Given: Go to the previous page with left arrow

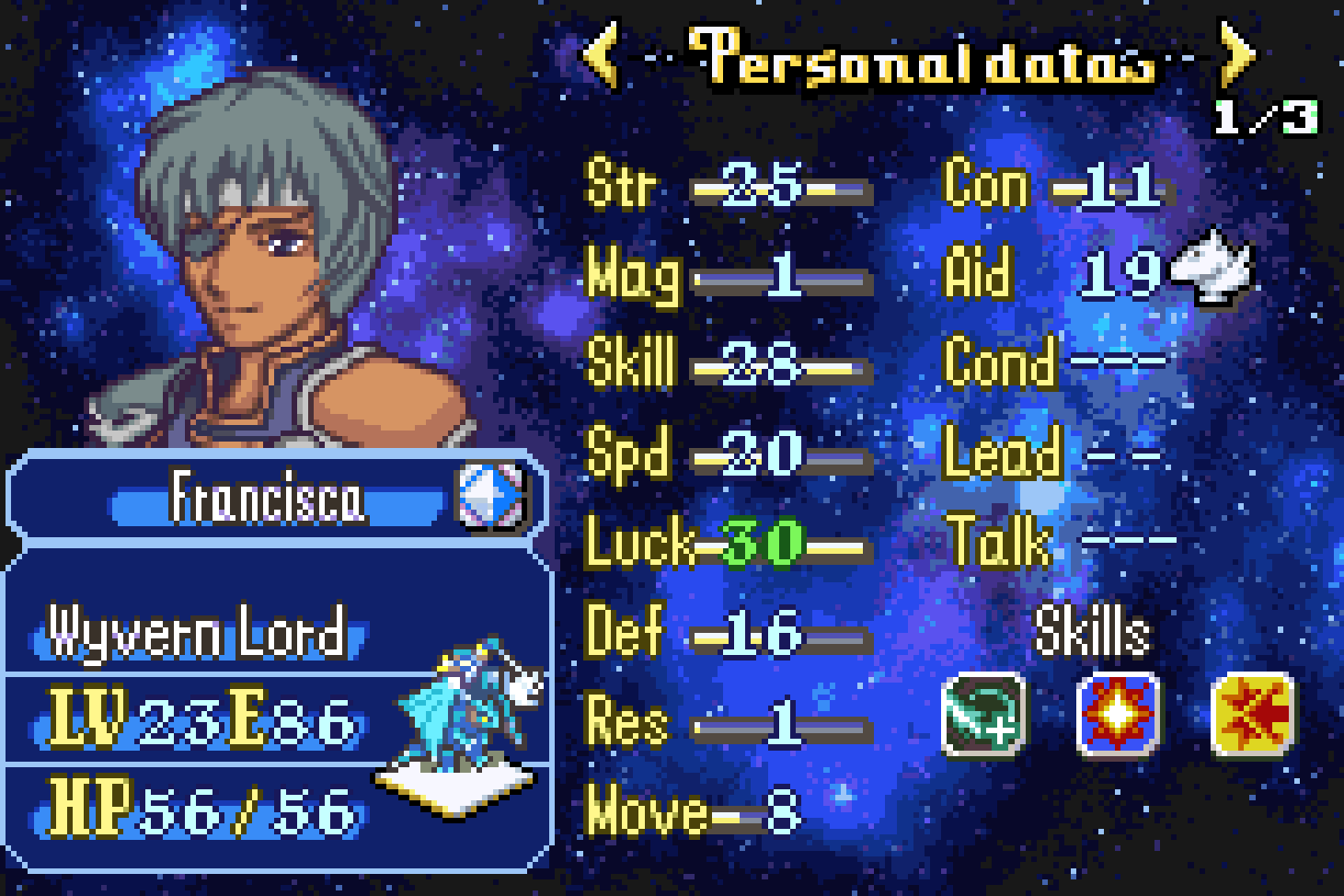Looking at the screenshot, I should (603, 55).
